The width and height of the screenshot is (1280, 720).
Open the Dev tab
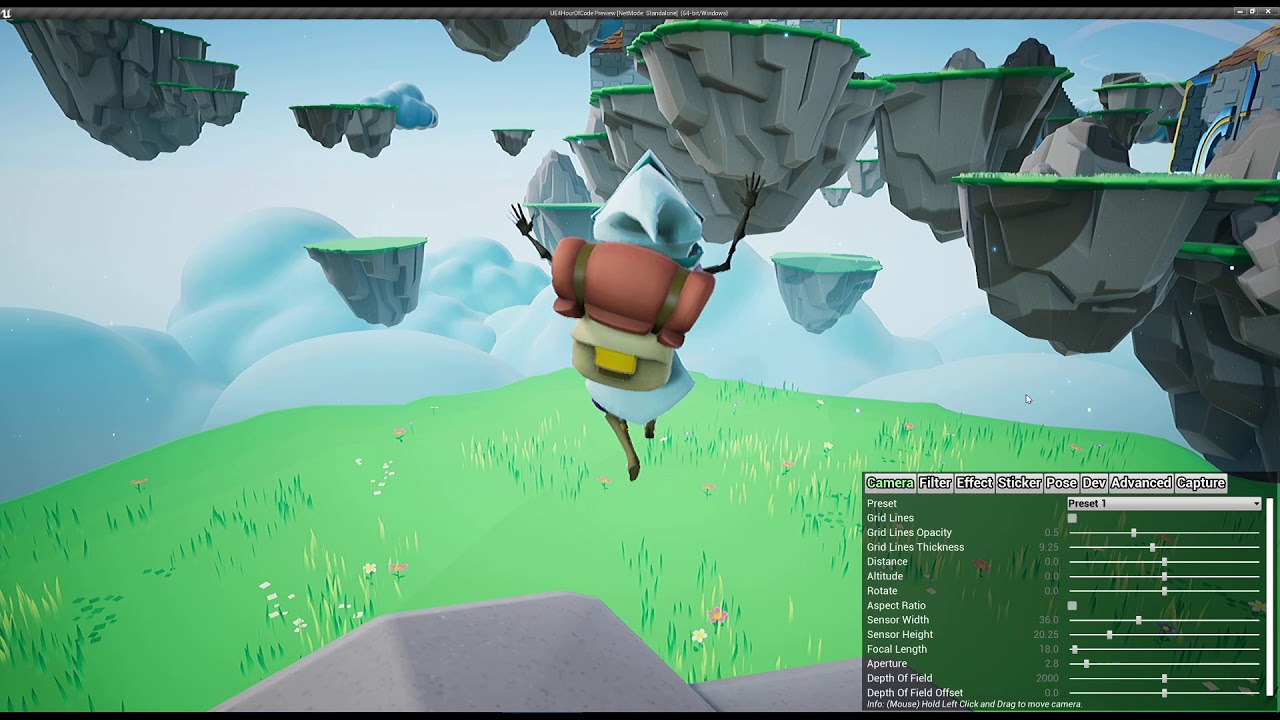[1094, 483]
